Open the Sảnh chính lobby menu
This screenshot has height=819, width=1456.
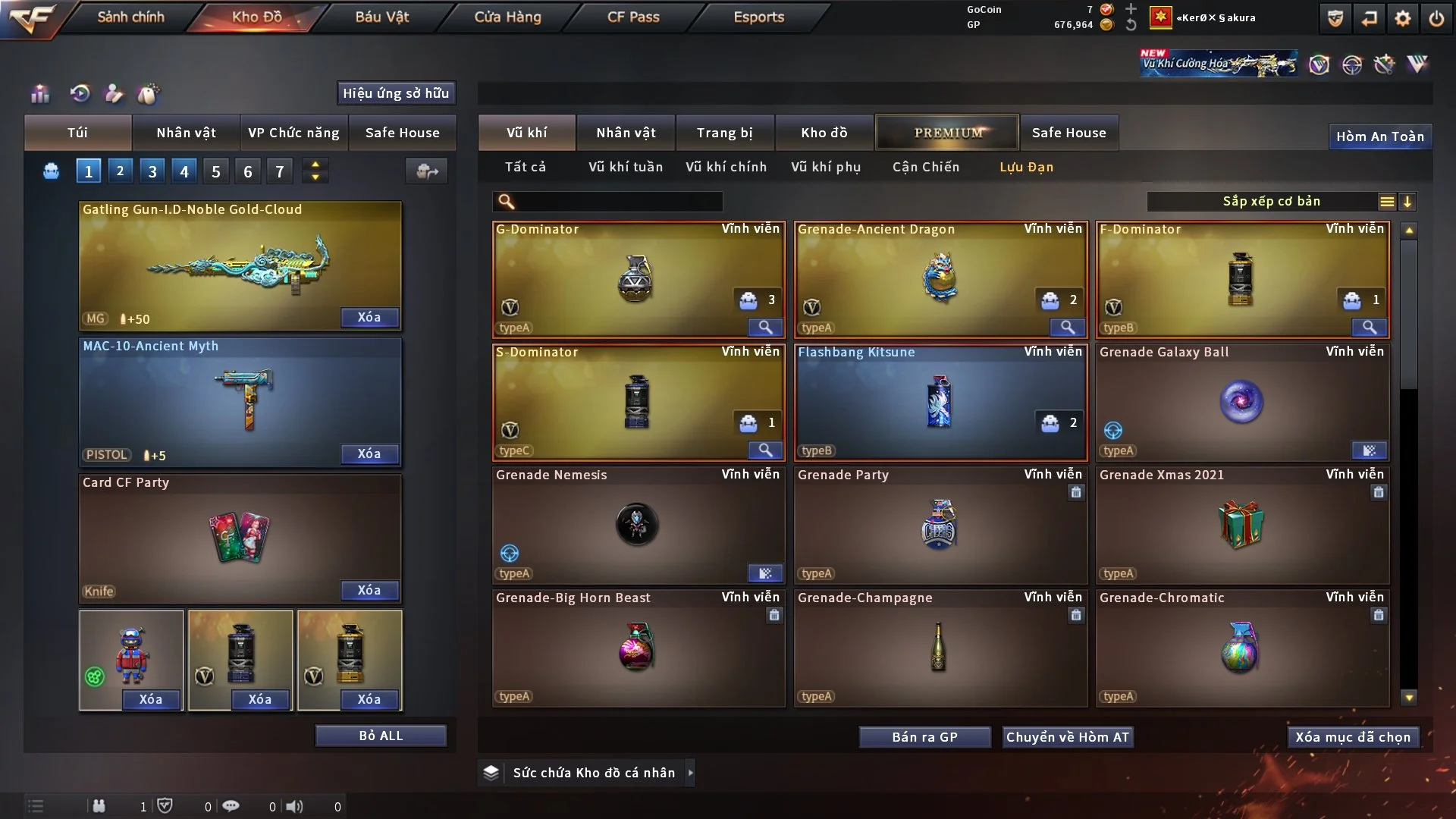click(x=130, y=17)
